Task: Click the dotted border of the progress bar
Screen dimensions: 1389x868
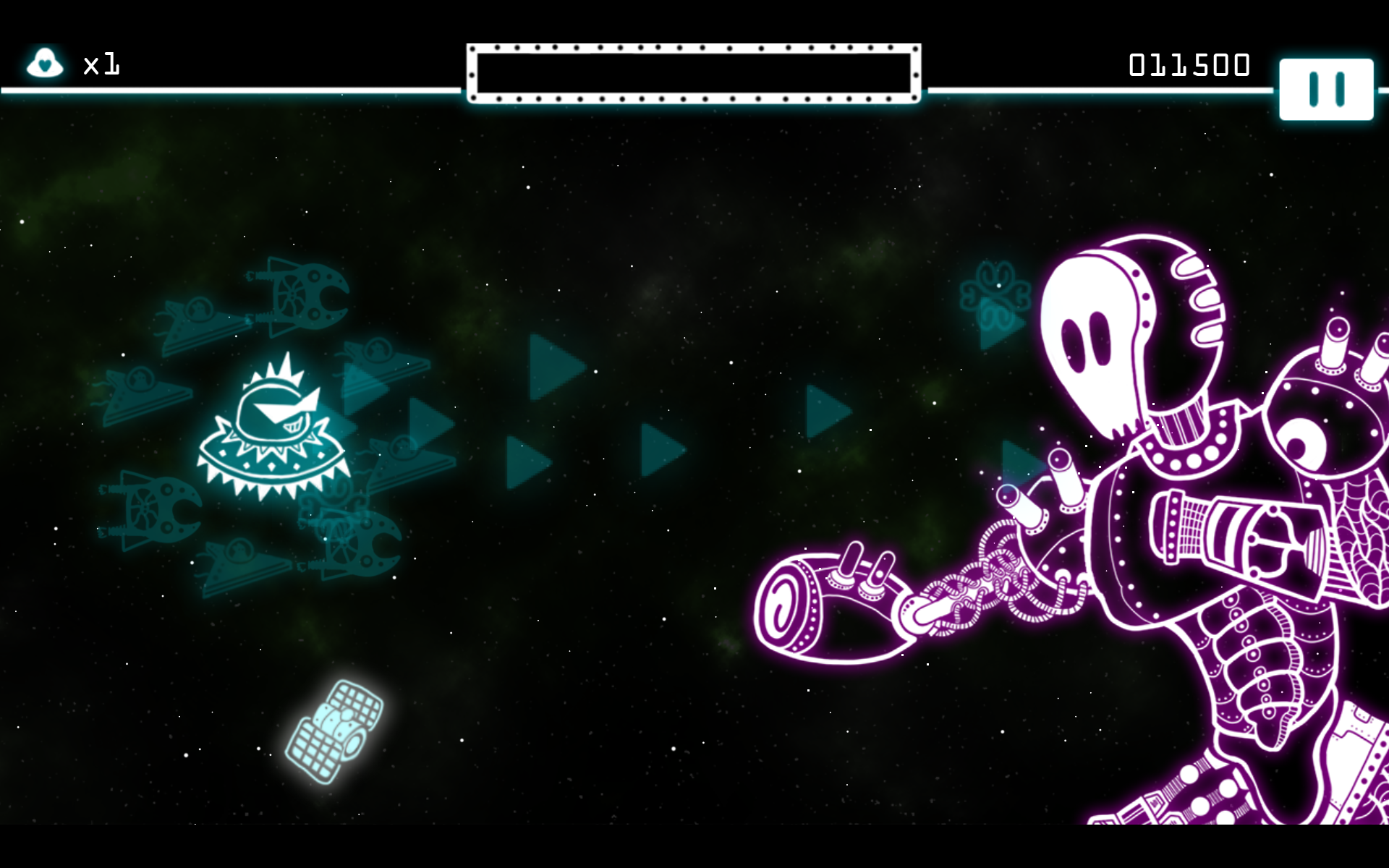Action: [694, 48]
